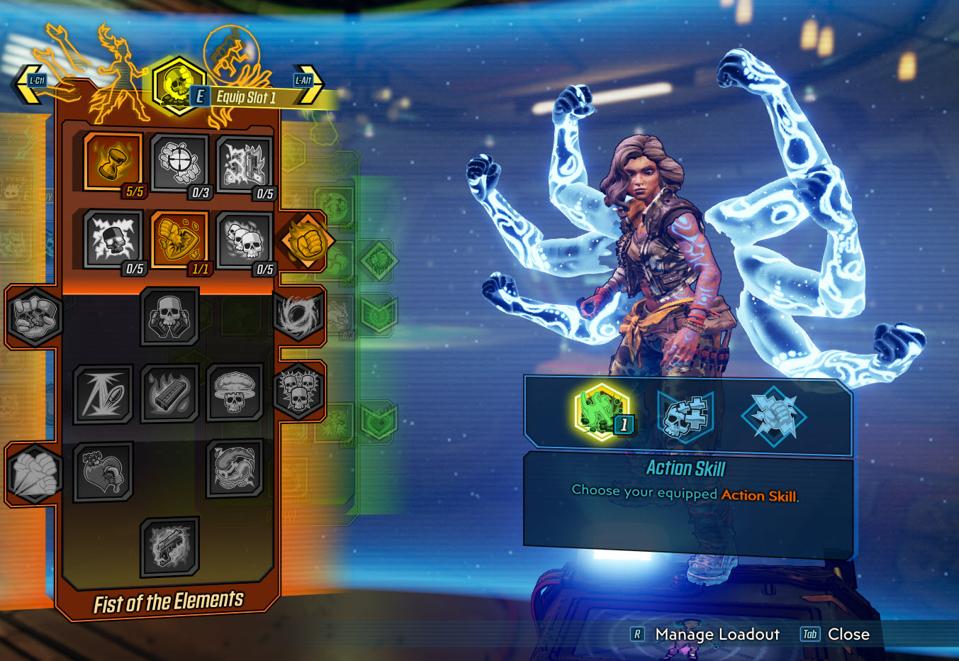
Task: Pick the orange fist skill with 1/1
Action: [x=179, y=239]
